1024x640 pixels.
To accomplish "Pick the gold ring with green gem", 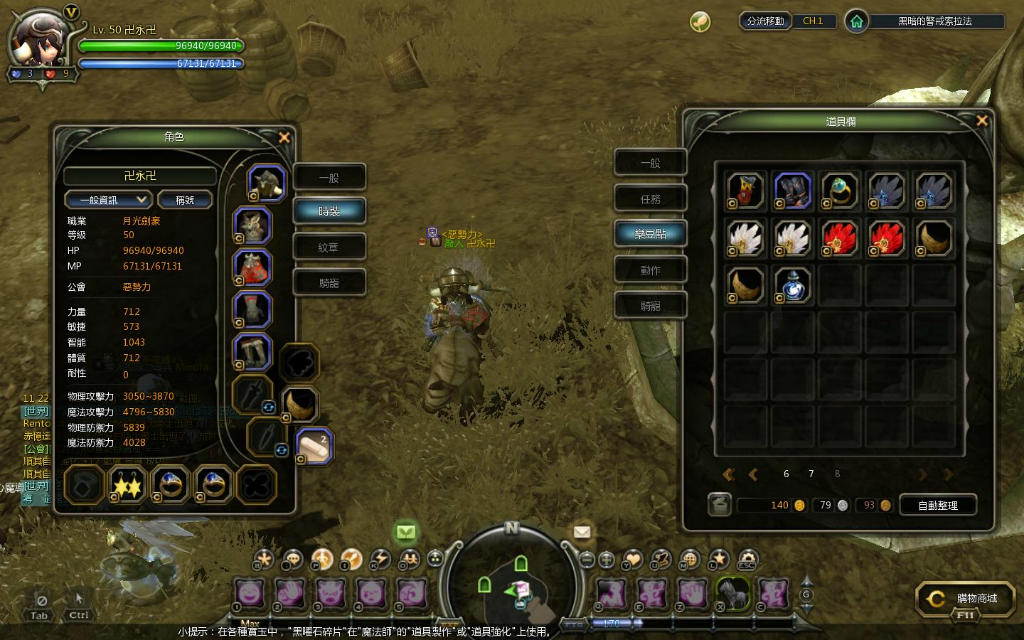I will [840, 189].
